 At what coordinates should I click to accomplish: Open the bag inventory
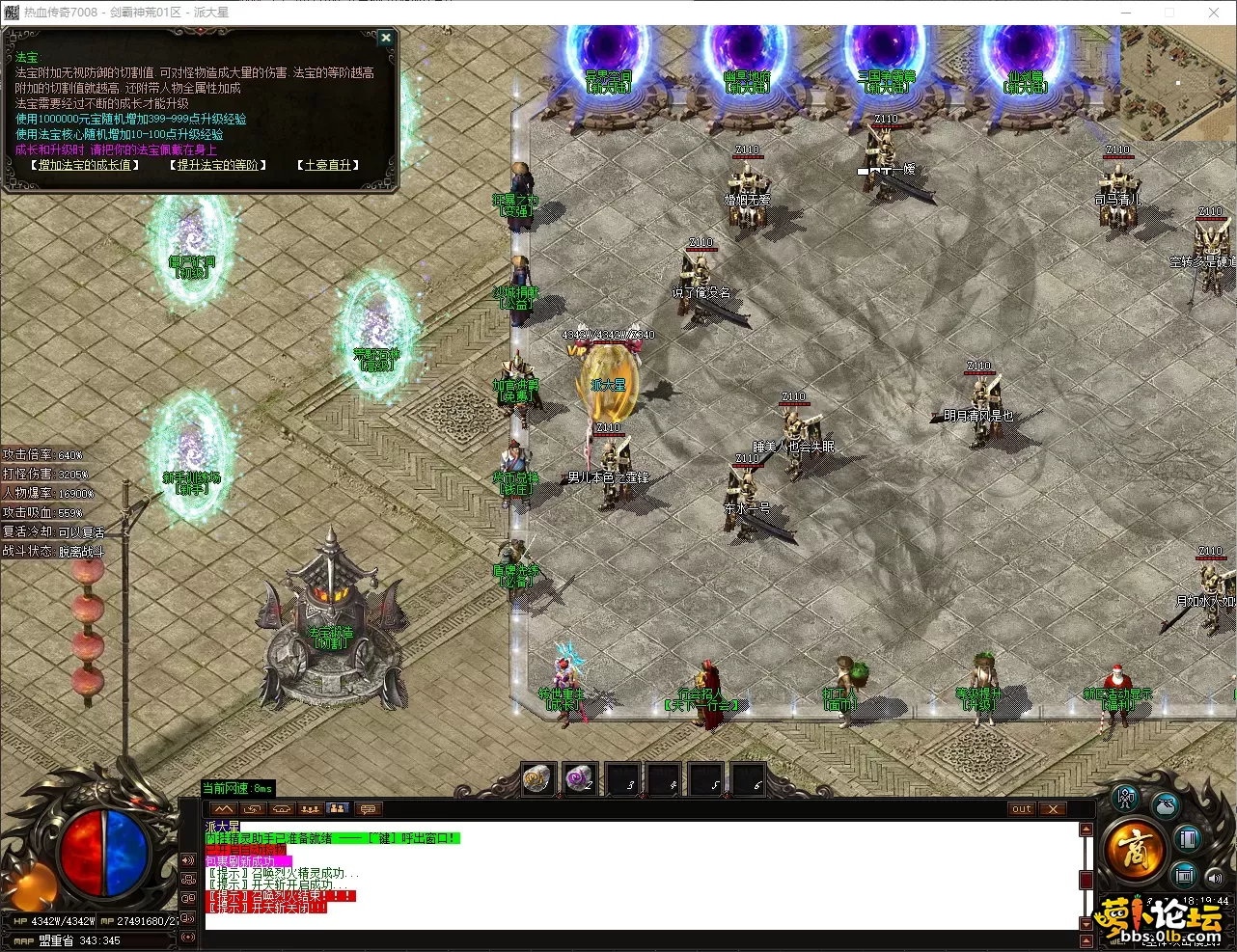[1166, 805]
